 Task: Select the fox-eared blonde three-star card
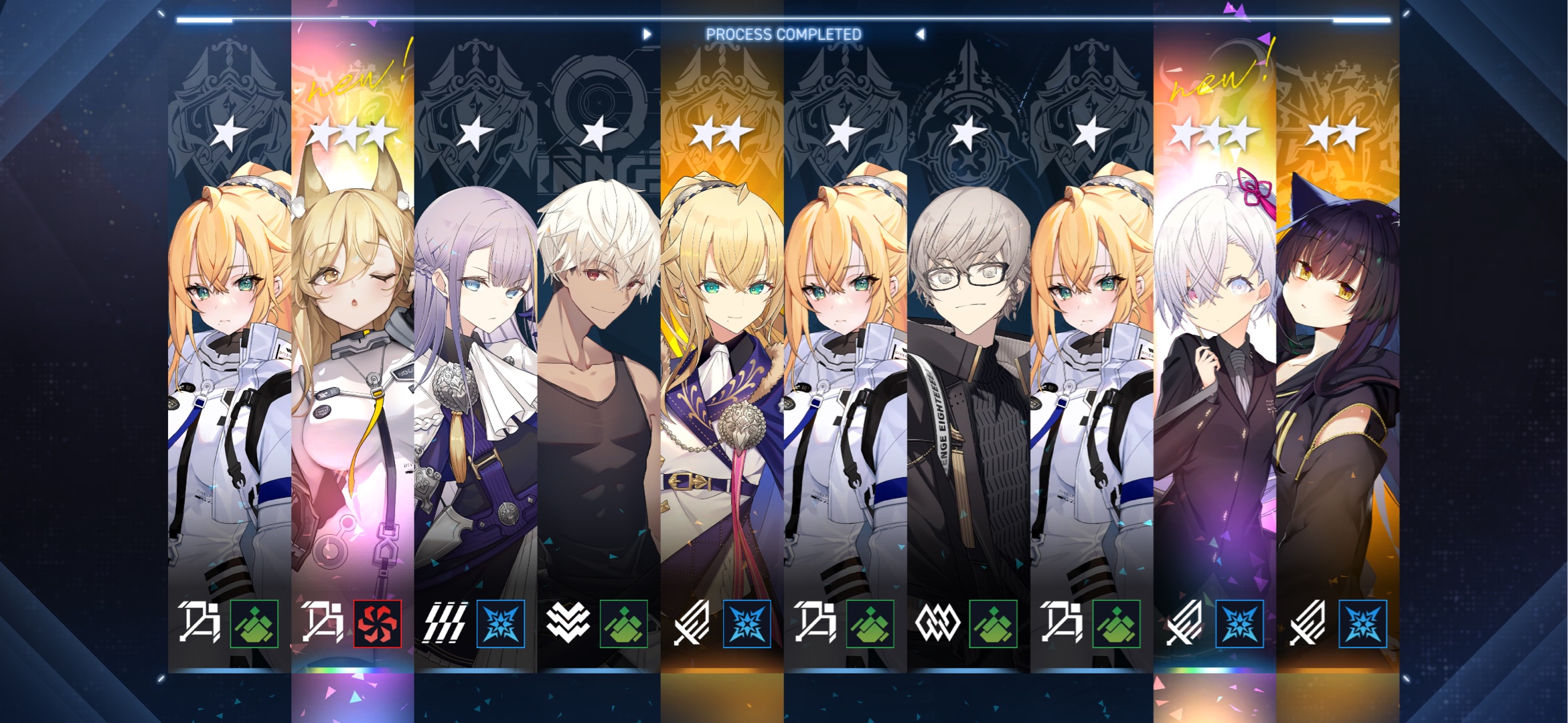353,348
